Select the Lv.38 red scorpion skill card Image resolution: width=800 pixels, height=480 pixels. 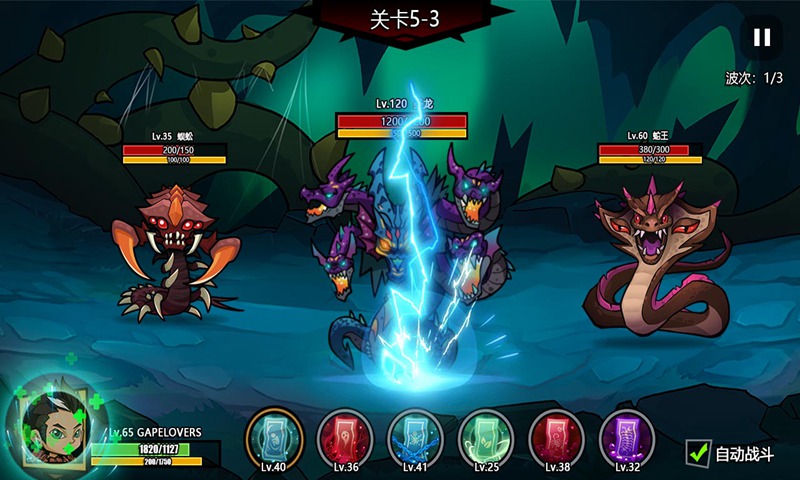point(557,436)
